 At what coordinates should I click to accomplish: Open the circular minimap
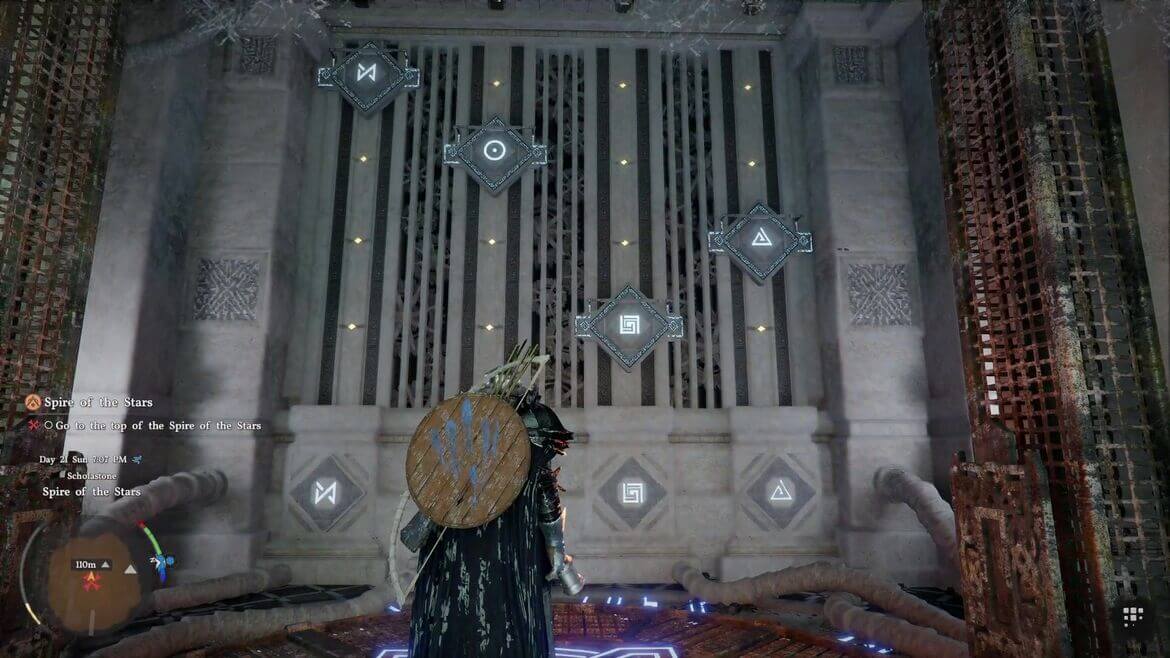93,578
